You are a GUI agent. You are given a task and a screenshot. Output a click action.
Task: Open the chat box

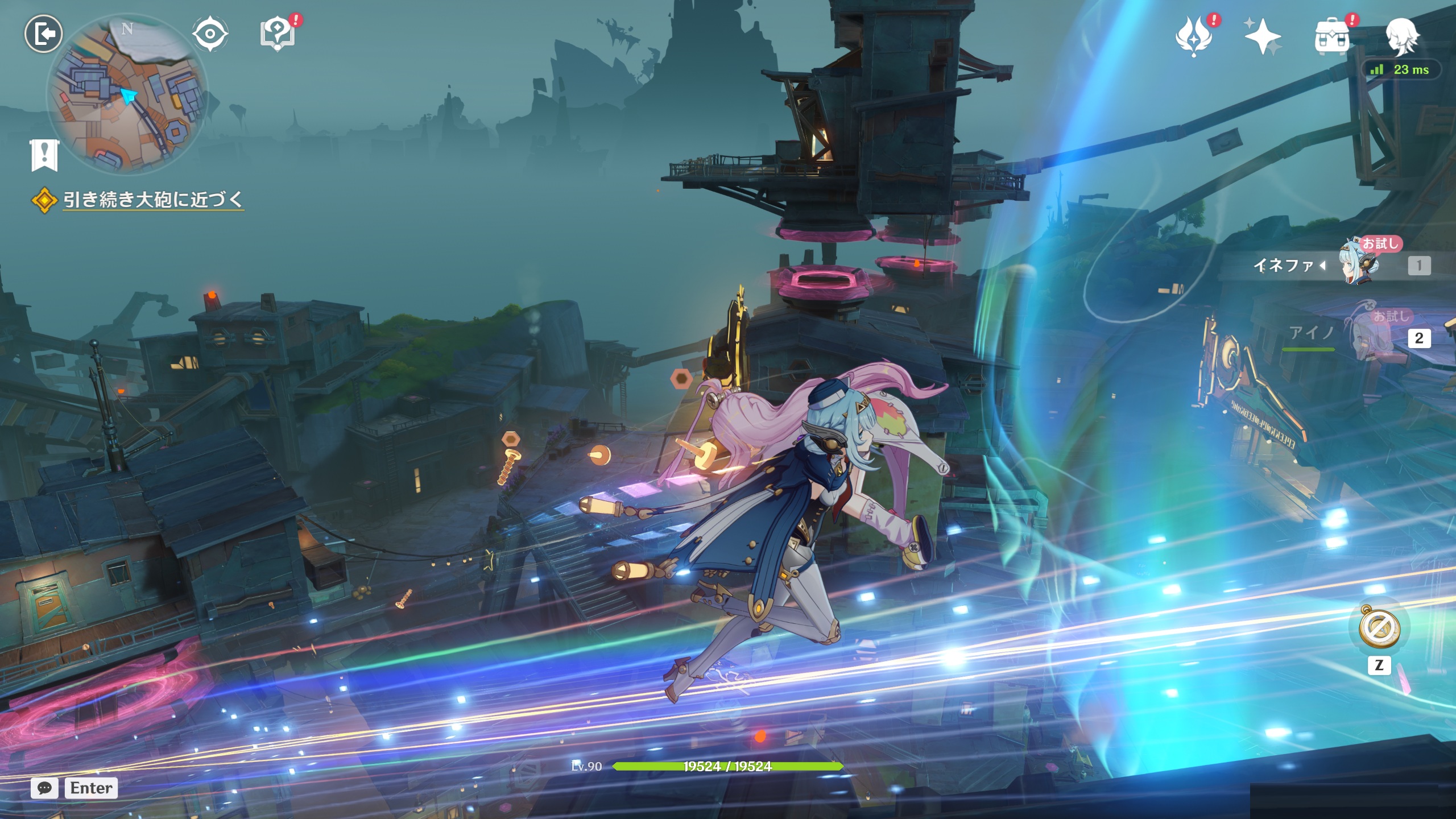(x=44, y=788)
